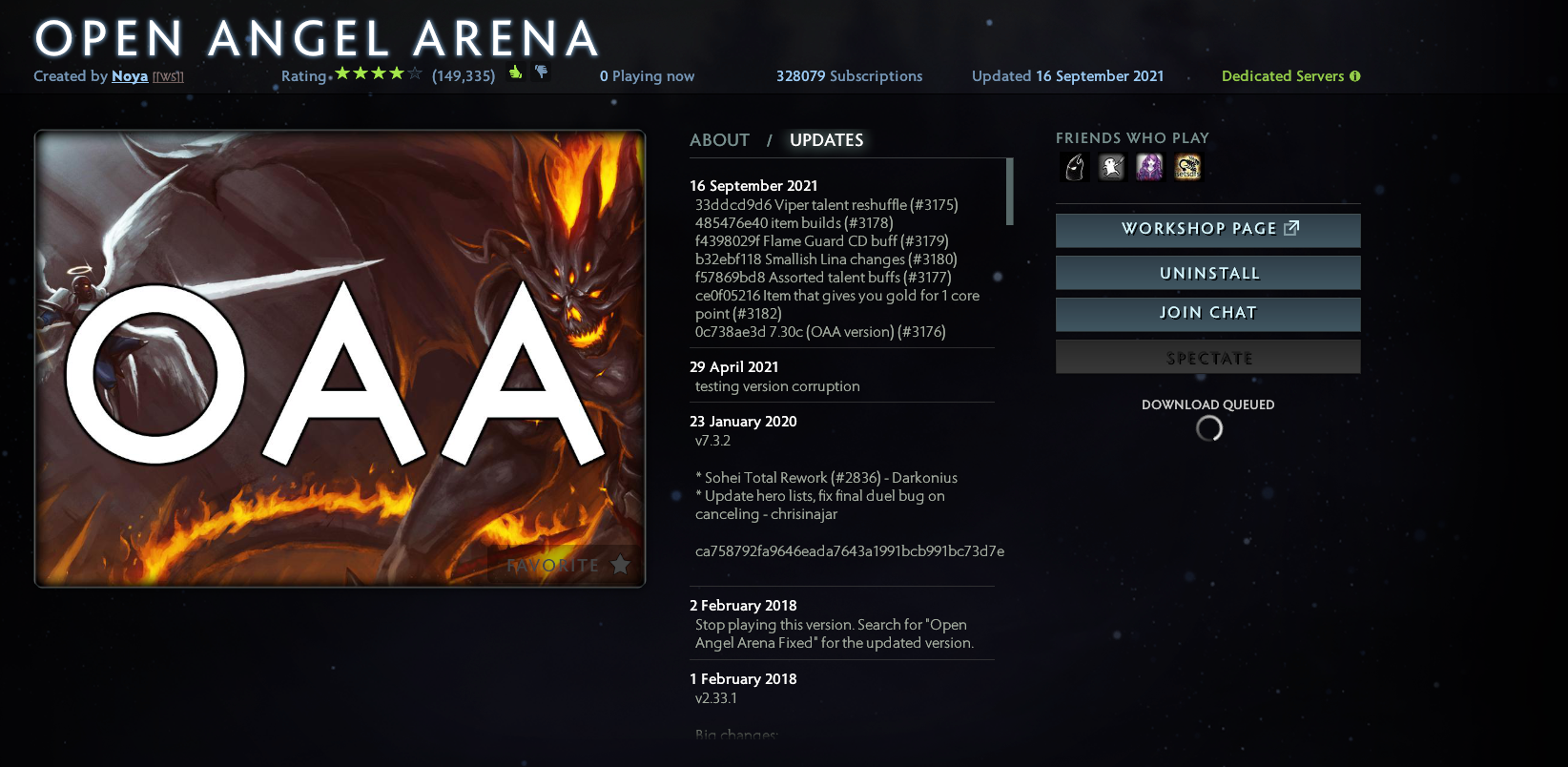Image resolution: width=1568 pixels, height=767 pixels.
Task: Click the star icon next to Favorite
Action: click(x=620, y=565)
